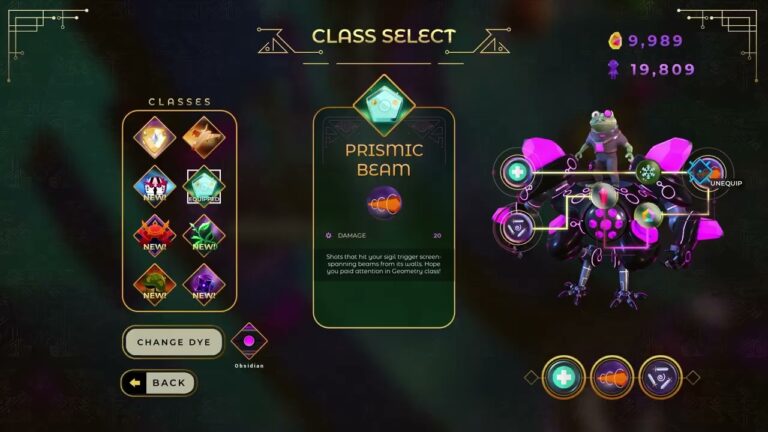Select the purple triangle swirl mech node
768x432 pixels.
pyautogui.click(x=517, y=224)
